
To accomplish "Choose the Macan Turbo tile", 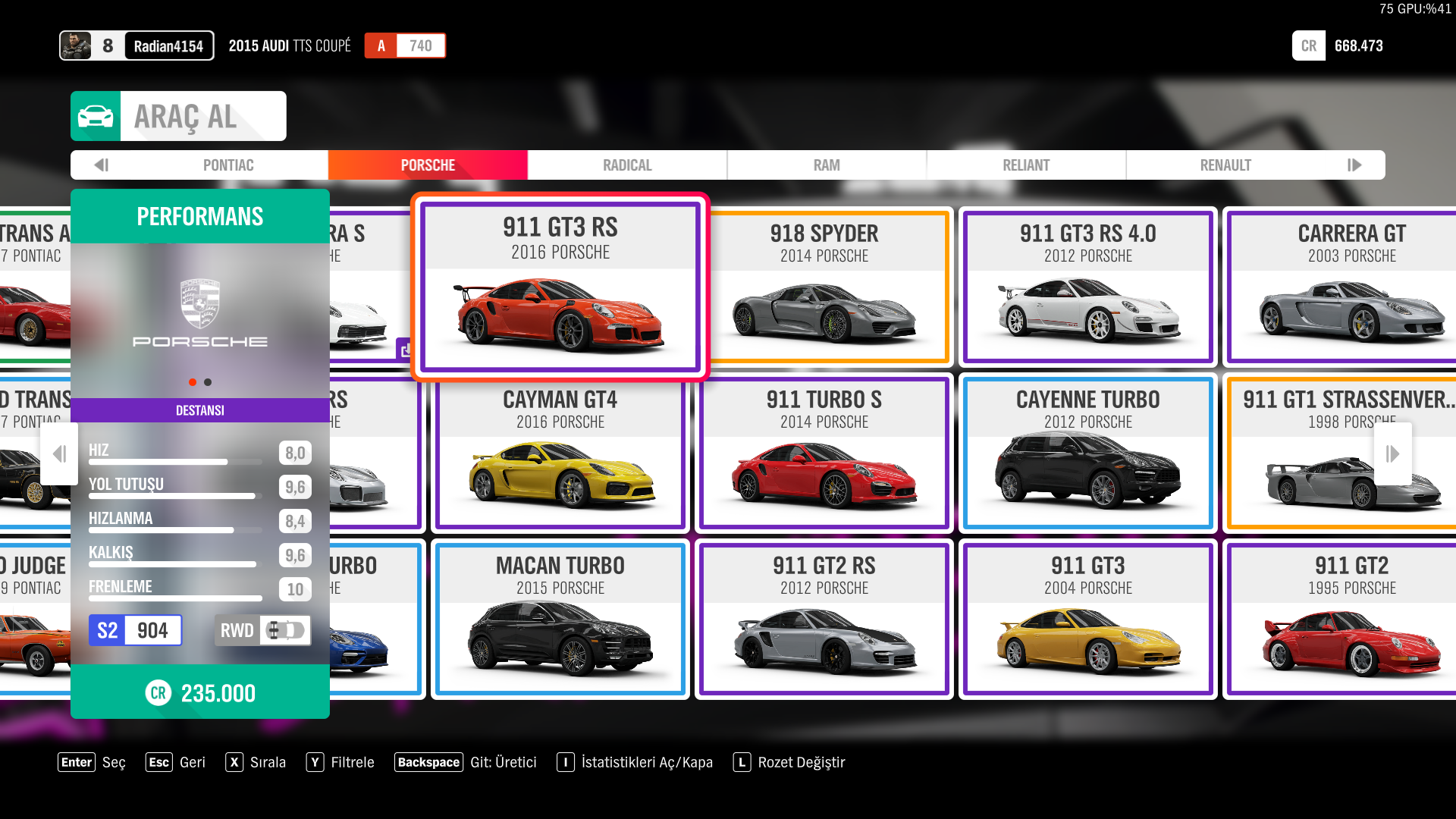I will [x=560, y=619].
